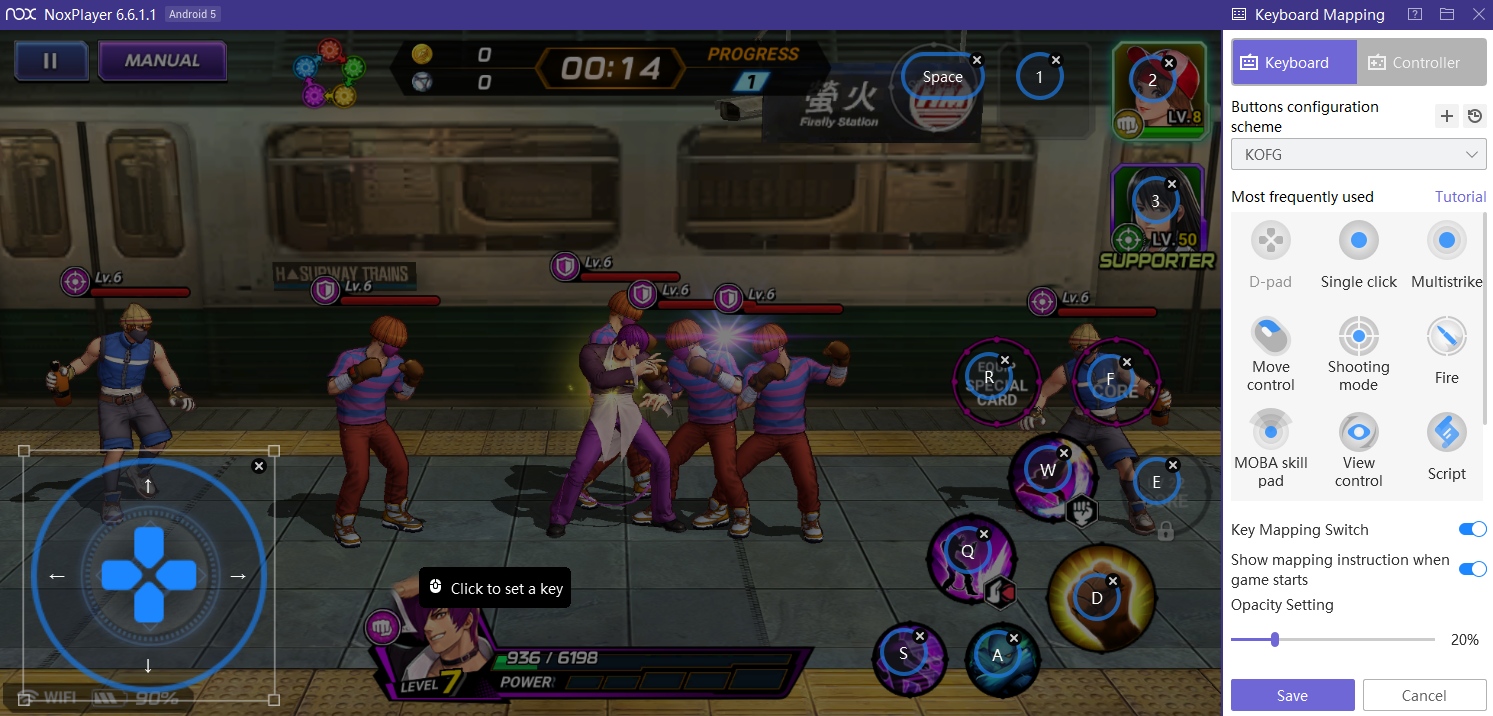The height and width of the screenshot is (716, 1493).
Task: Remove the Space key mapping
Action: tap(977, 60)
